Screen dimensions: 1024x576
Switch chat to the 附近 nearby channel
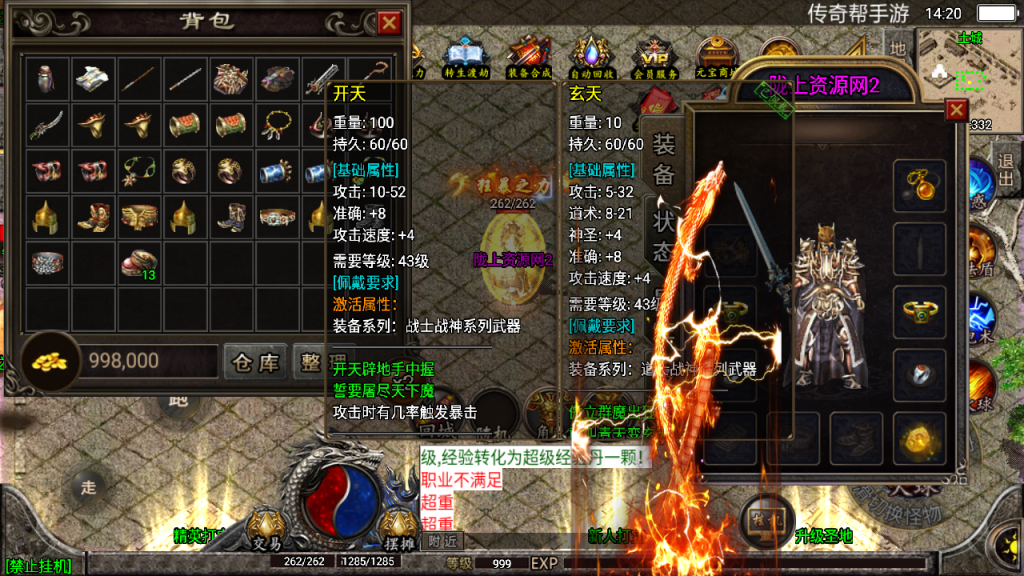(441, 540)
